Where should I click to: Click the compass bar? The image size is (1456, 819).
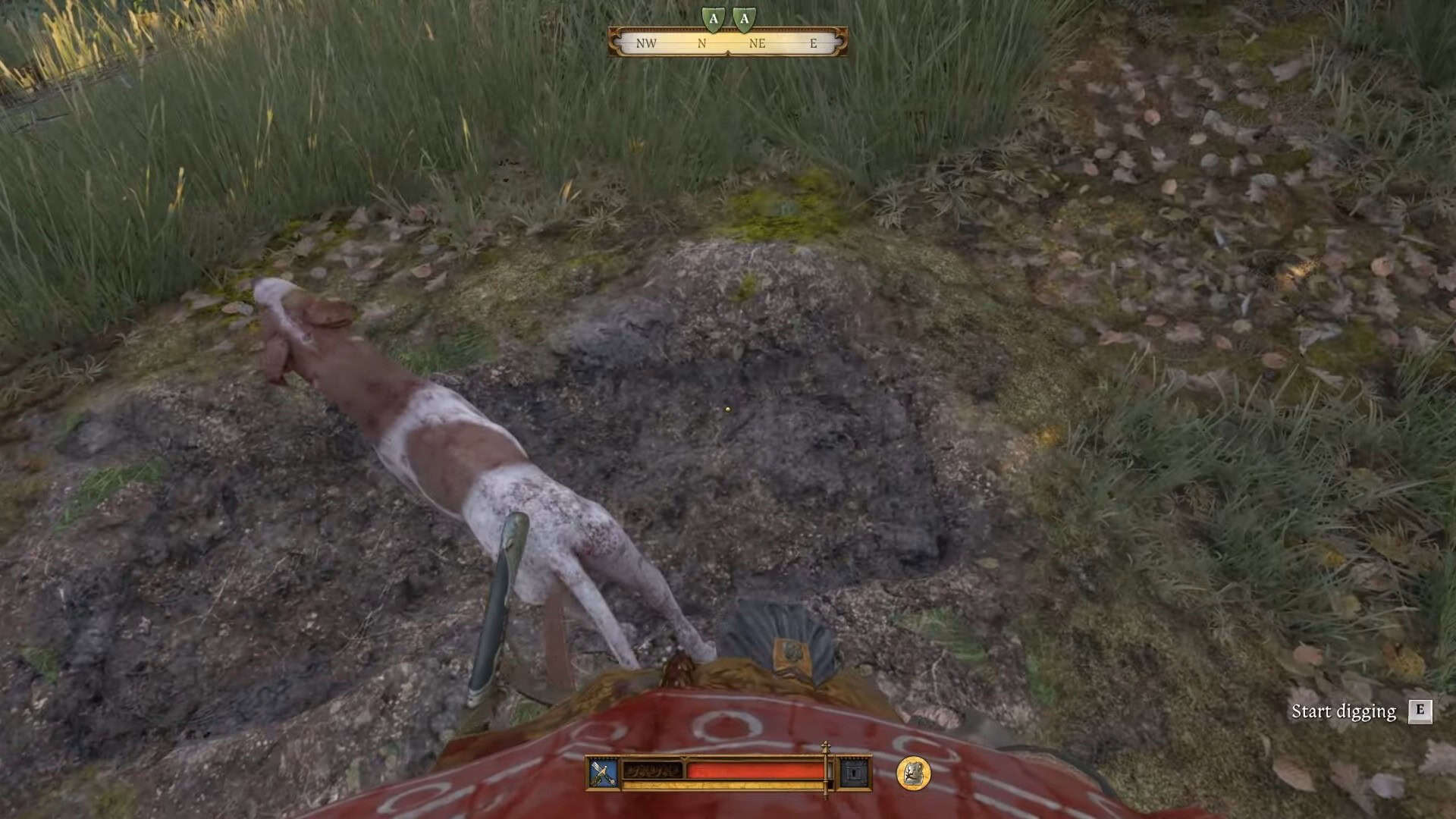pyautogui.click(x=727, y=42)
